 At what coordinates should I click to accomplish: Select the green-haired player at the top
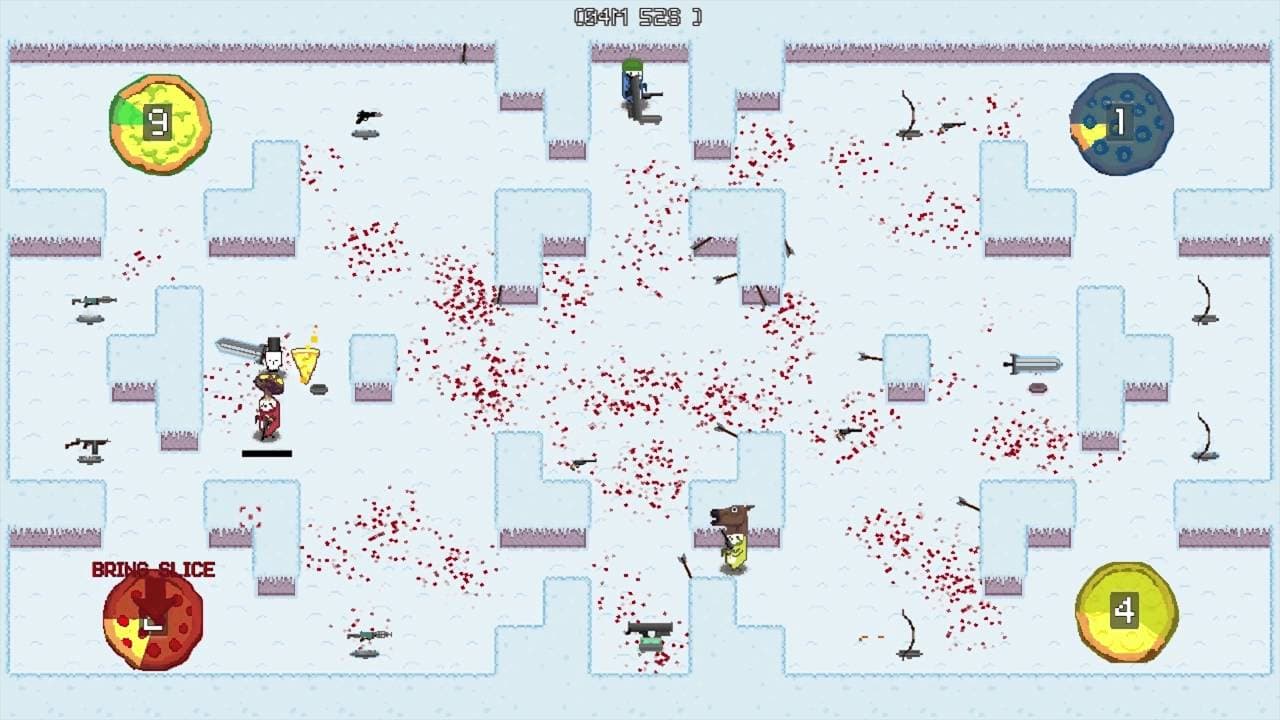click(x=632, y=85)
